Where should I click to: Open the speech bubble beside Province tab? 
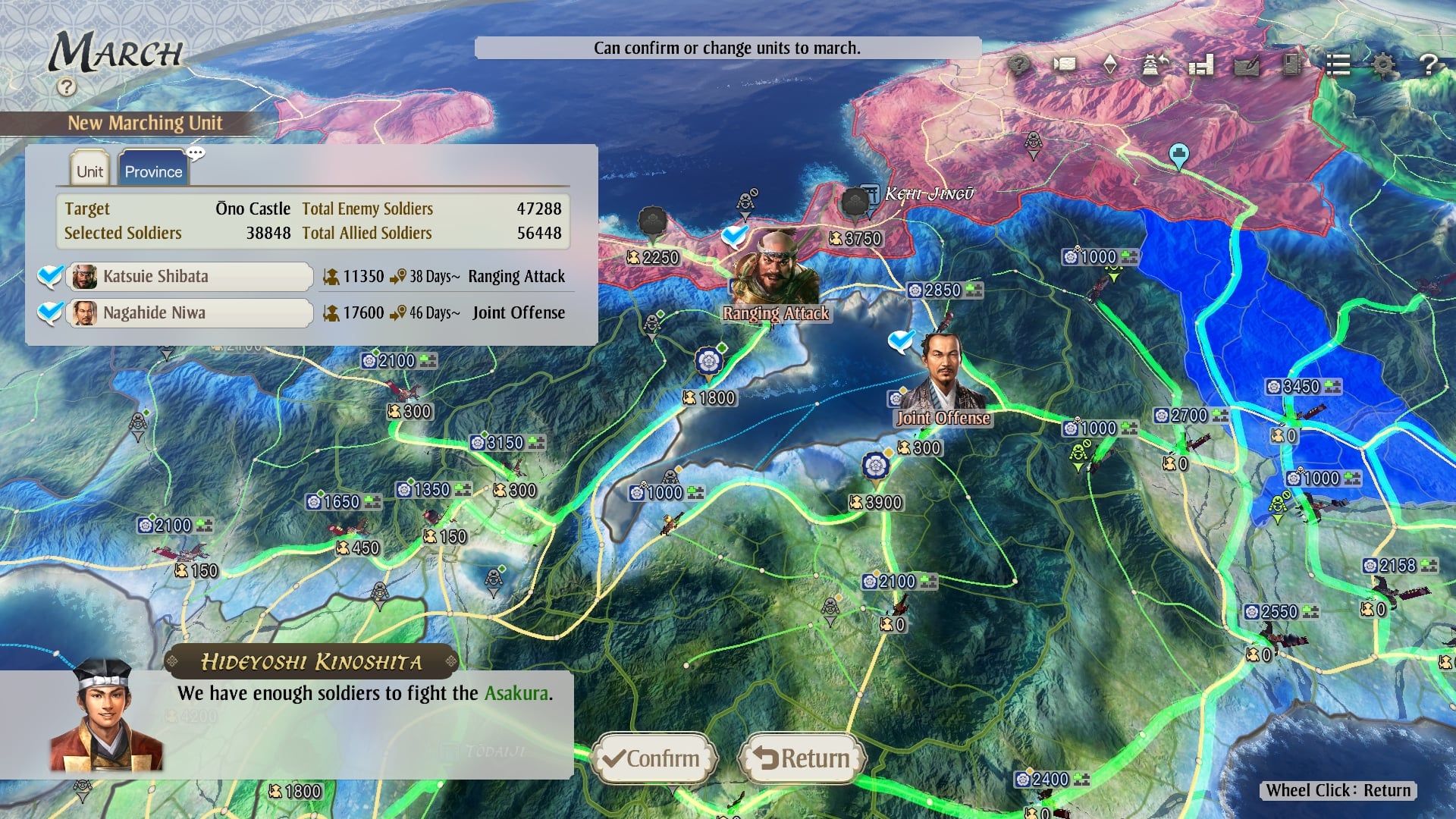[196, 154]
